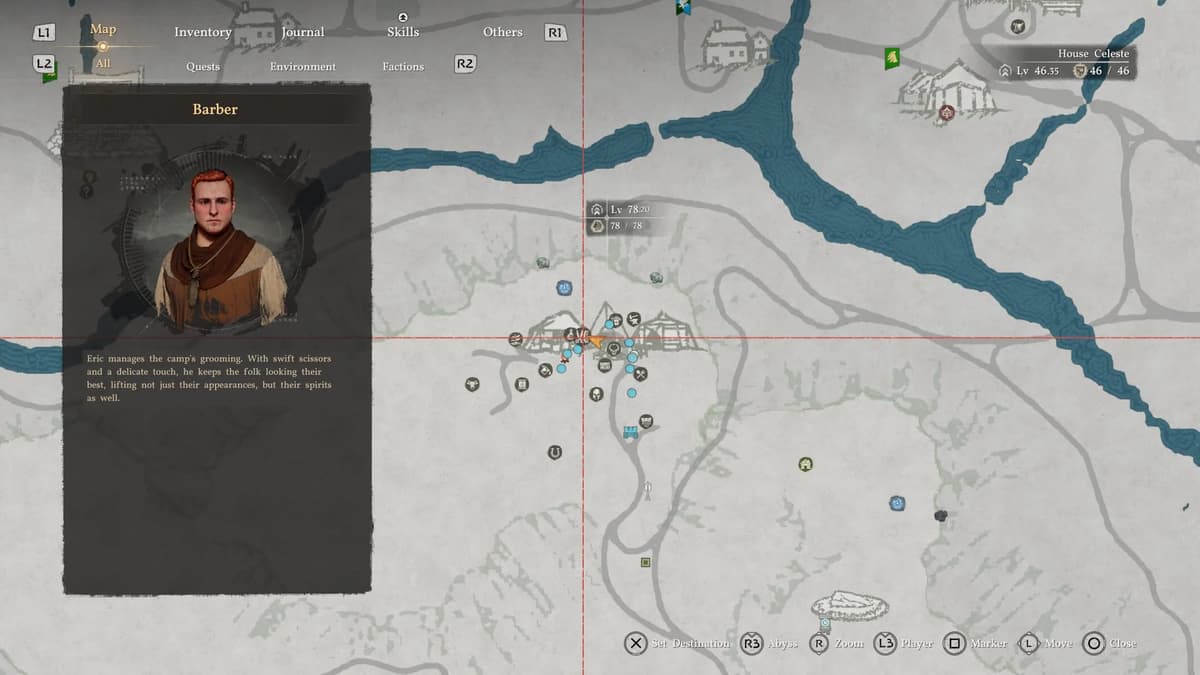The height and width of the screenshot is (675, 1200).
Task: Select the bull head map marker
Action: click(x=472, y=383)
